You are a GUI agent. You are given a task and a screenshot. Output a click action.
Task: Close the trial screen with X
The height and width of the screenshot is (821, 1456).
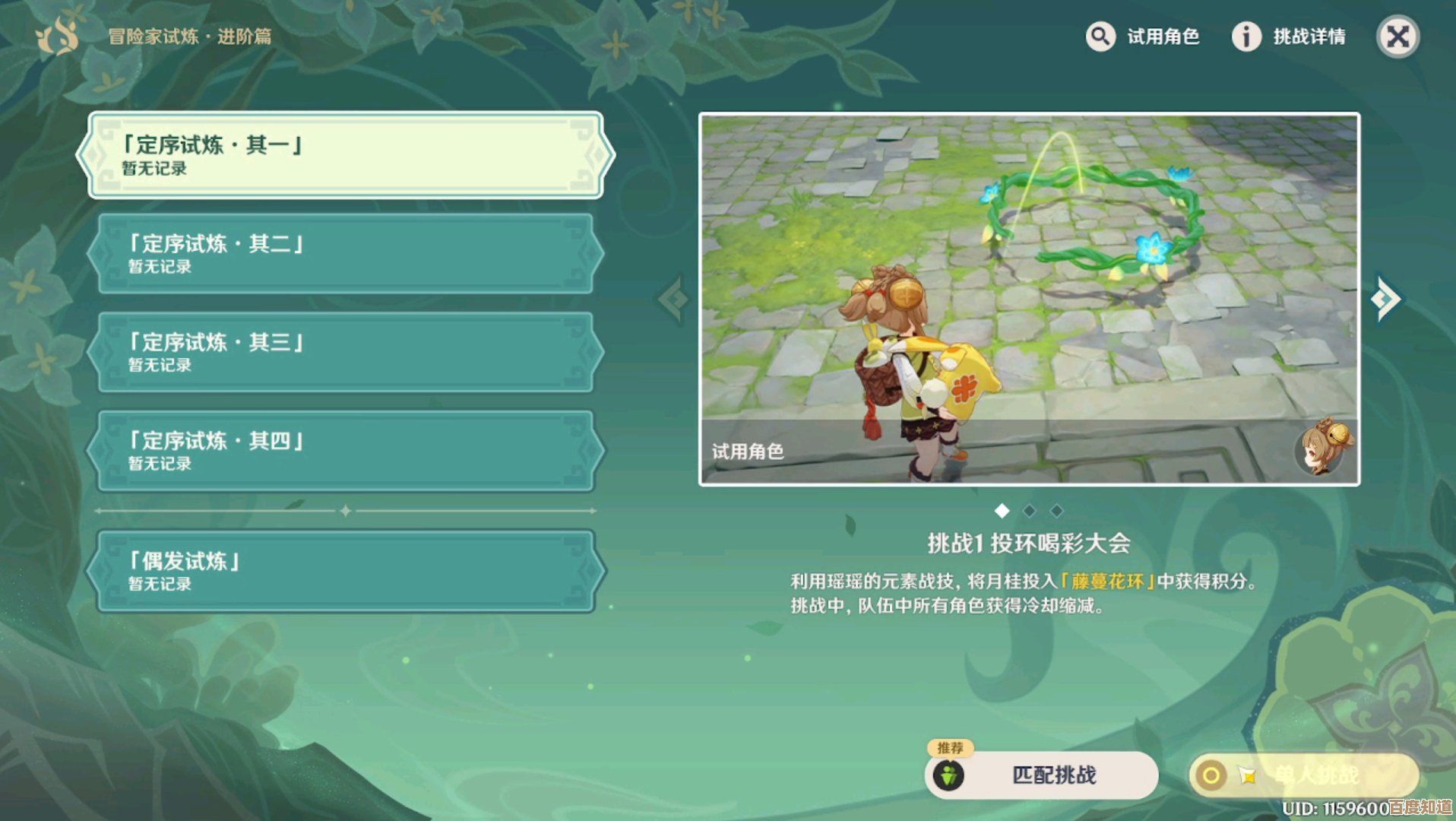[1397, 36]
